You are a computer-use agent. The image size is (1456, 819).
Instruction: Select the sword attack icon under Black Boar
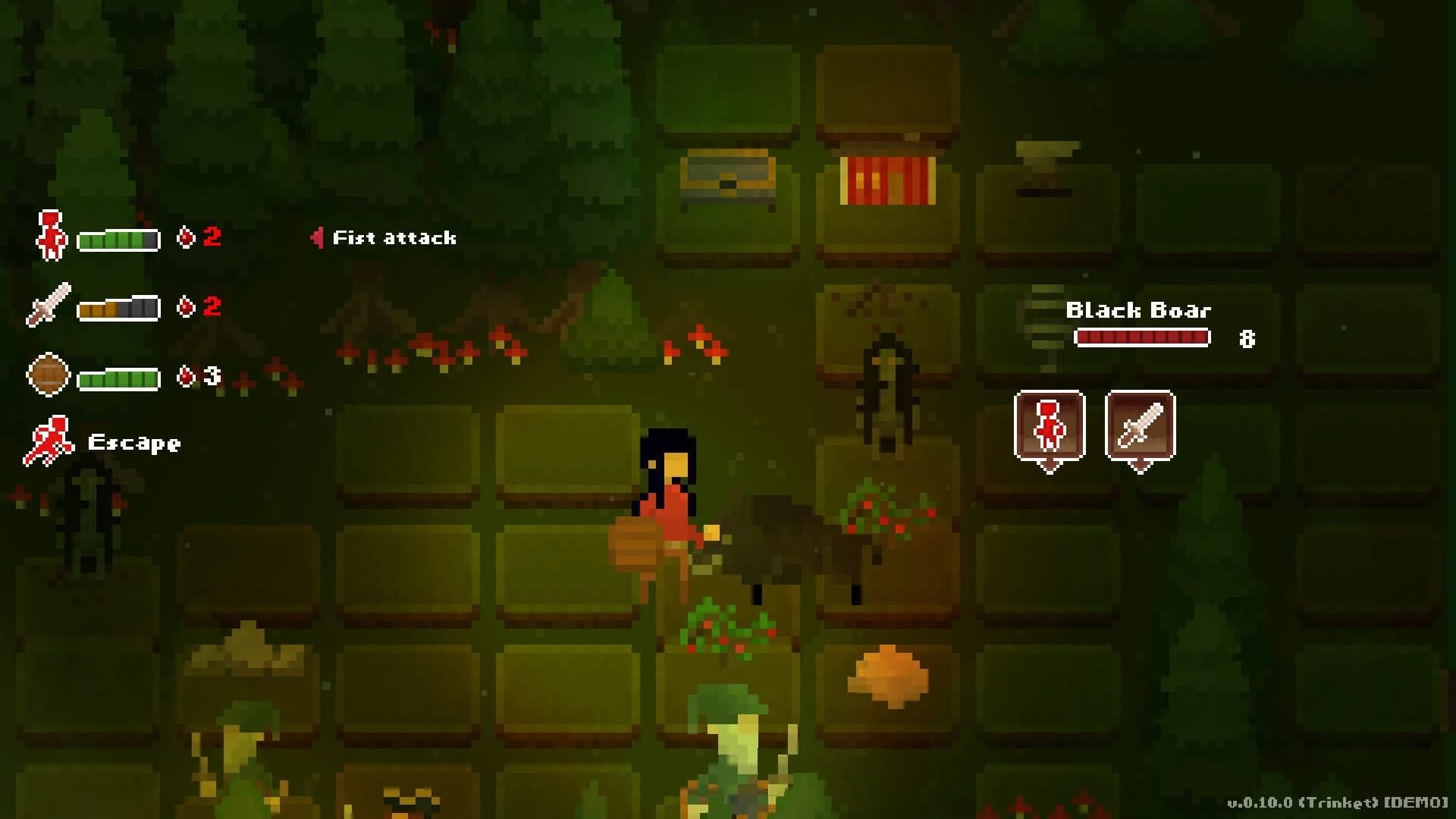click(x=1140, y=425)
